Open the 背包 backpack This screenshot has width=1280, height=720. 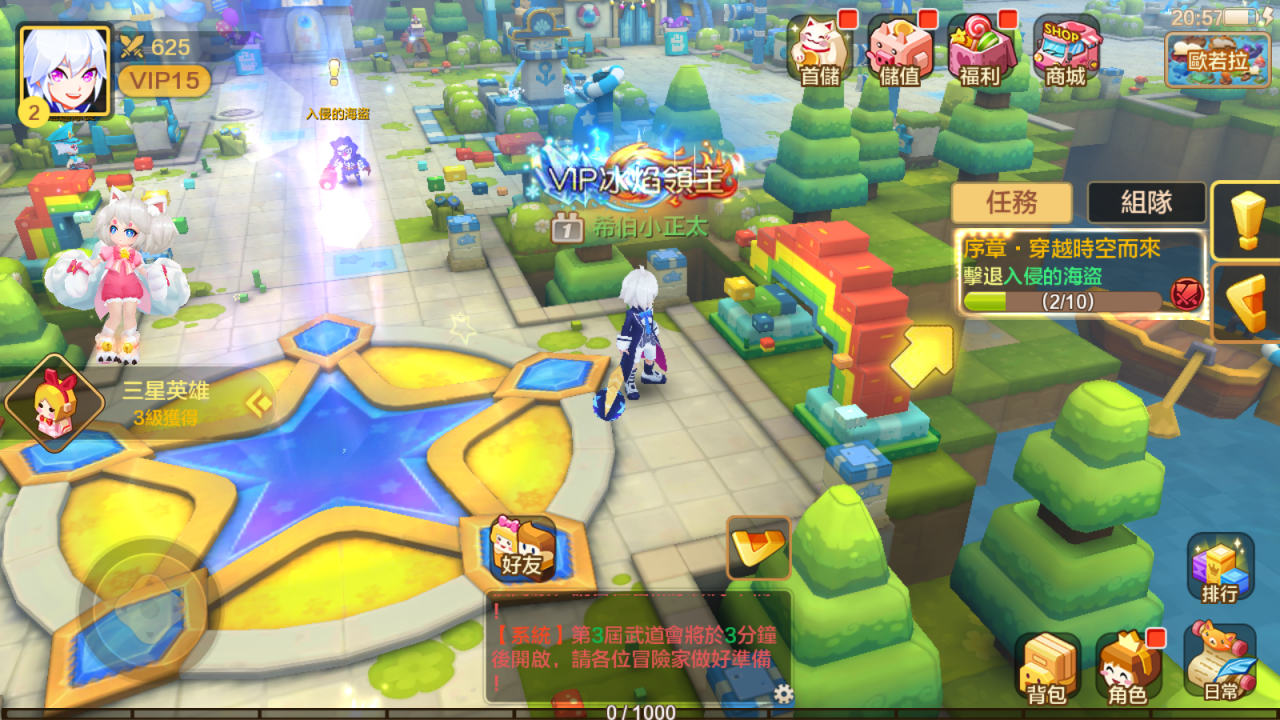point(1047,668)
